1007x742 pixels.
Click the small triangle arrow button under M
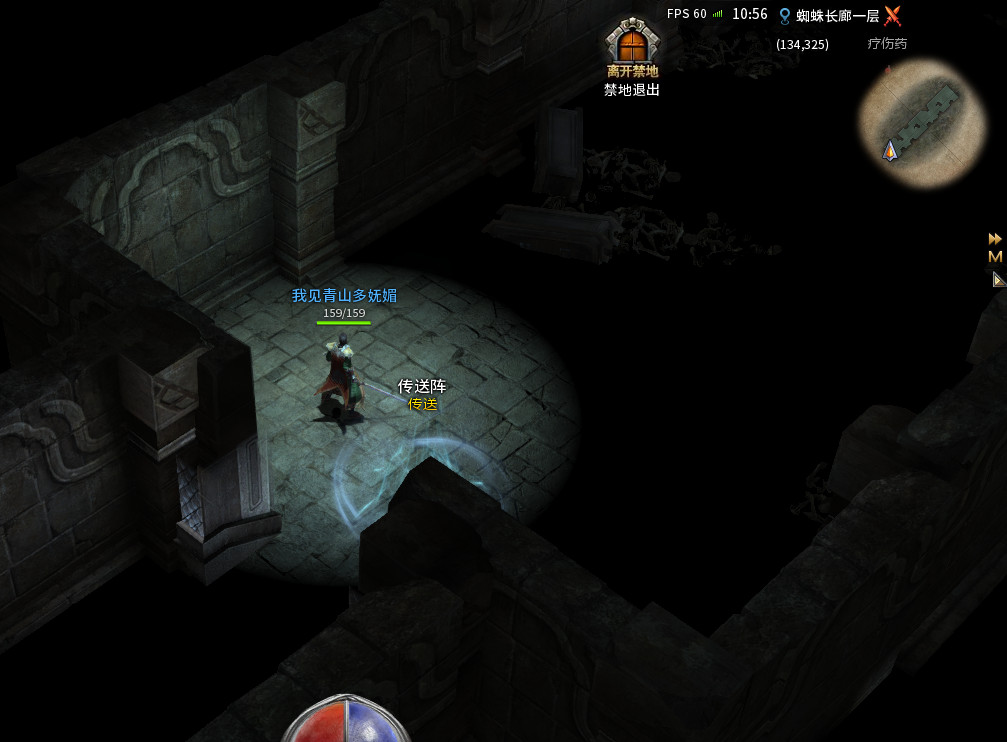coord(998,280)
